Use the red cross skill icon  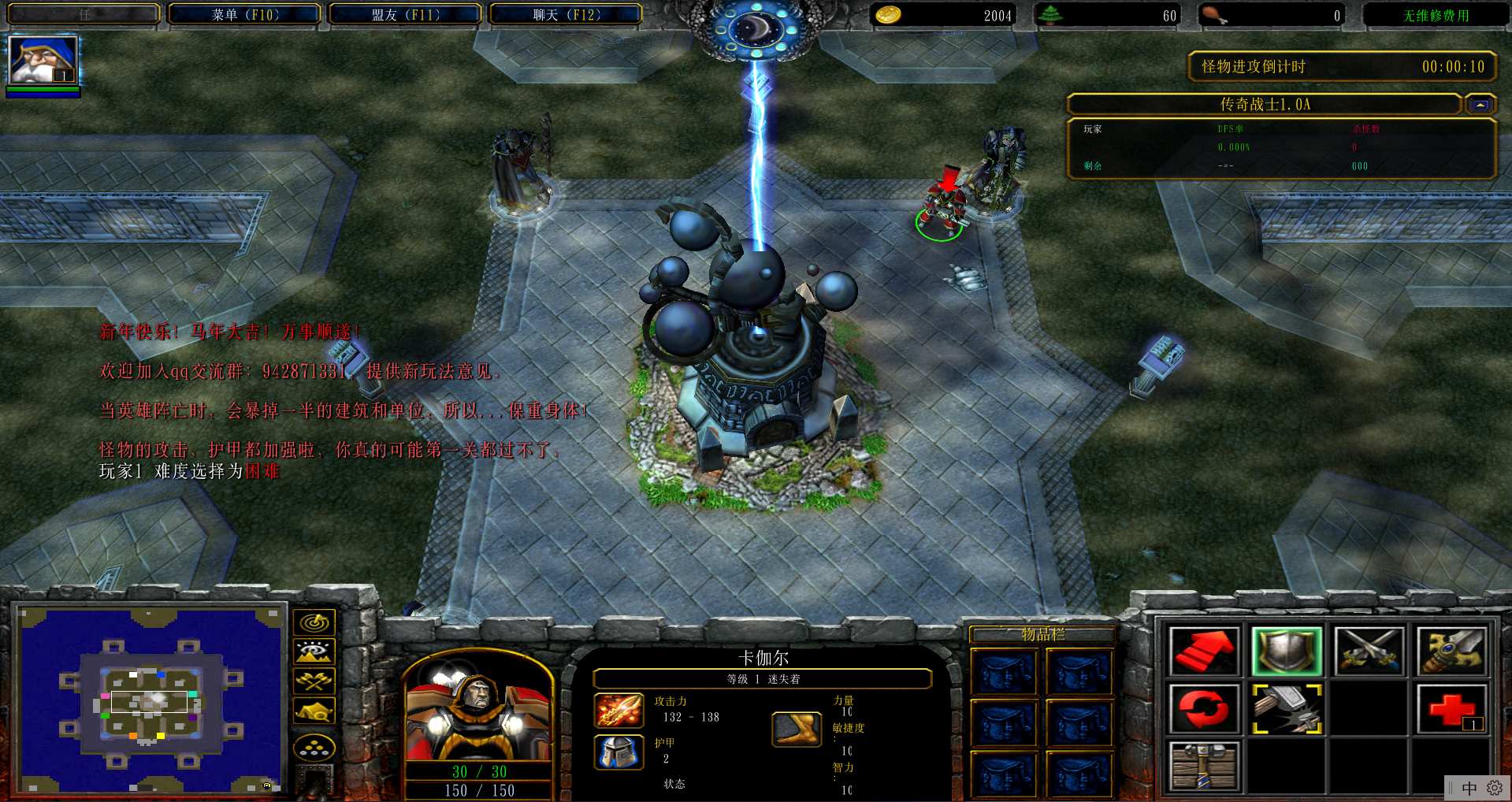point(1452,708)
